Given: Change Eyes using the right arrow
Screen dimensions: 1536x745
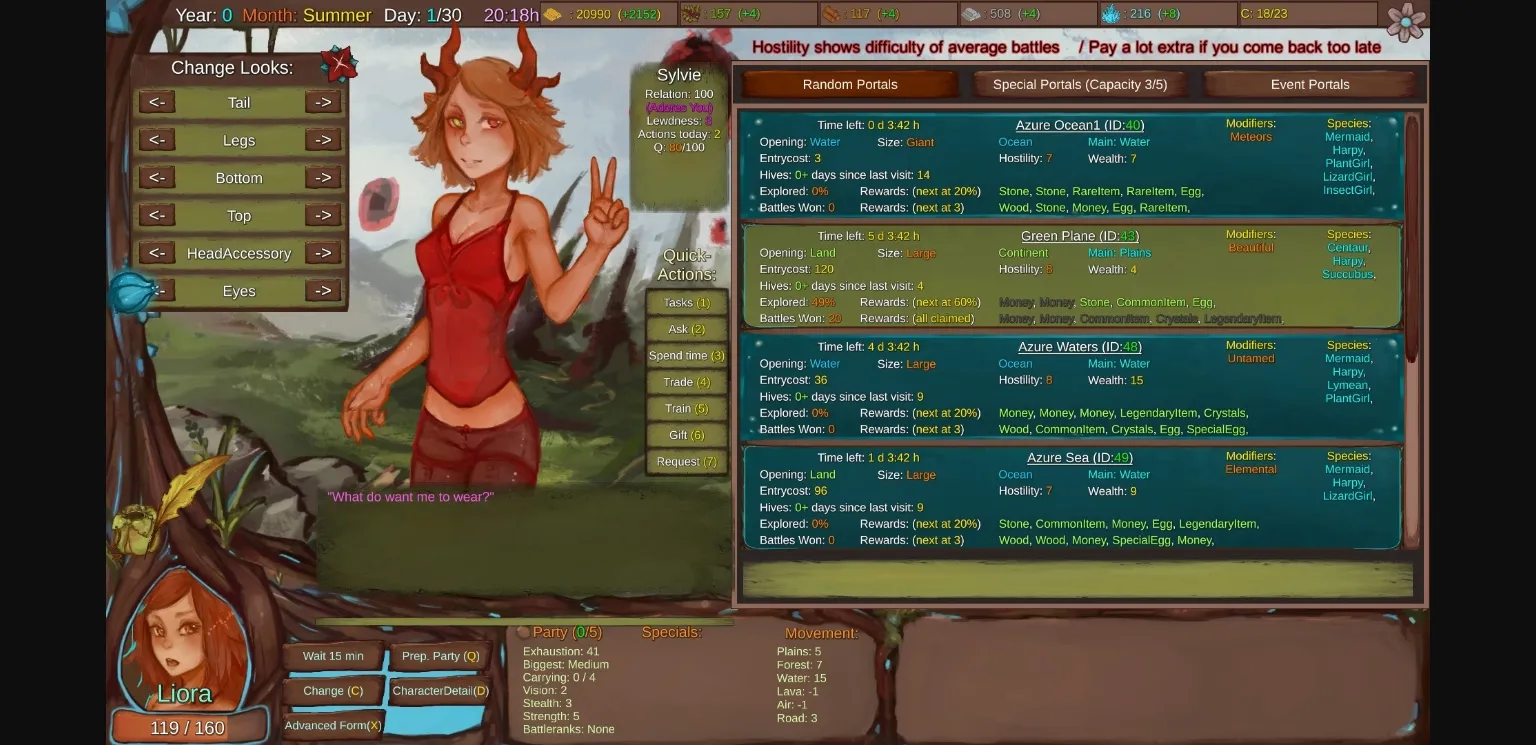Looking at the screenshot, I should (322, 290).
